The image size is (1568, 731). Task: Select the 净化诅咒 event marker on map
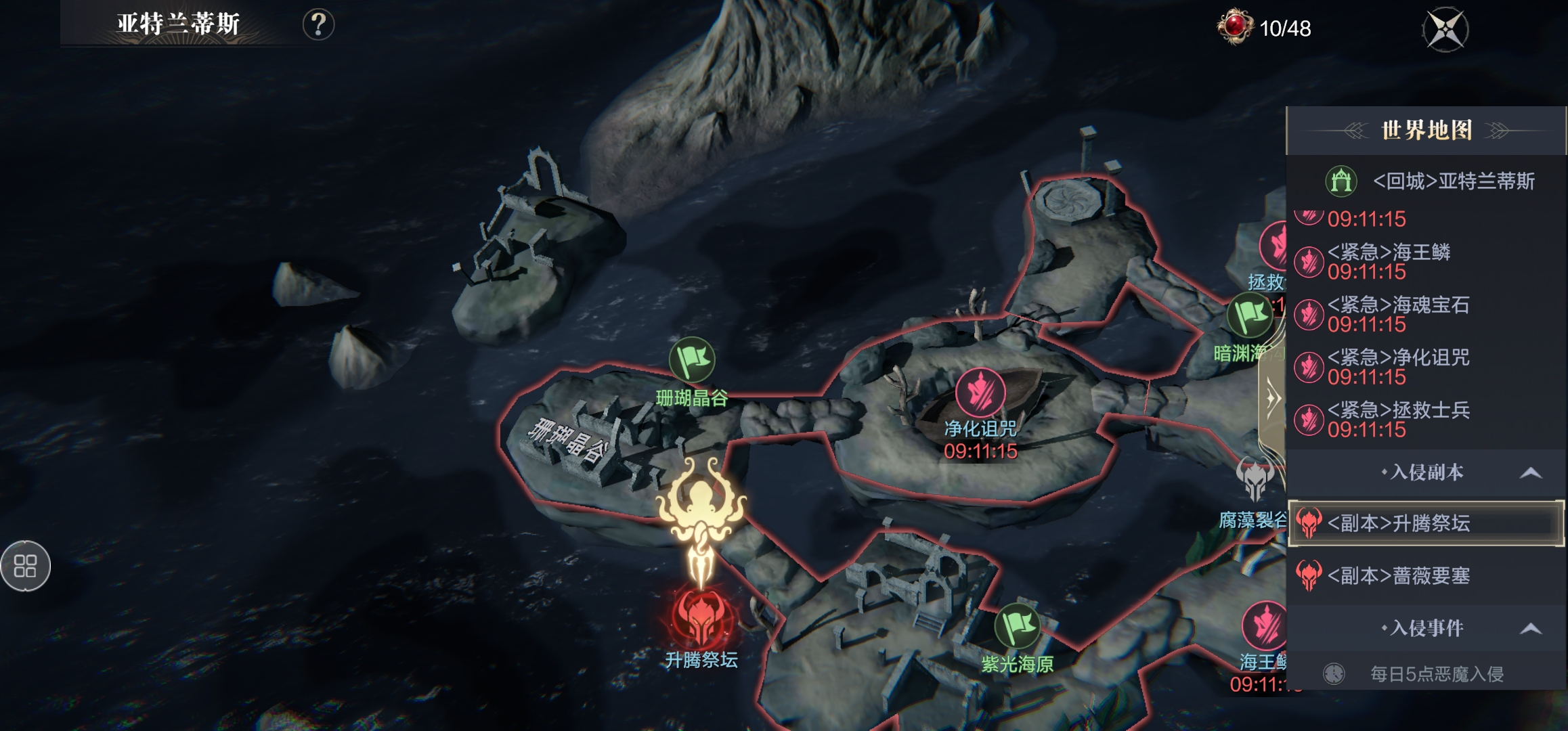point(980,393)
